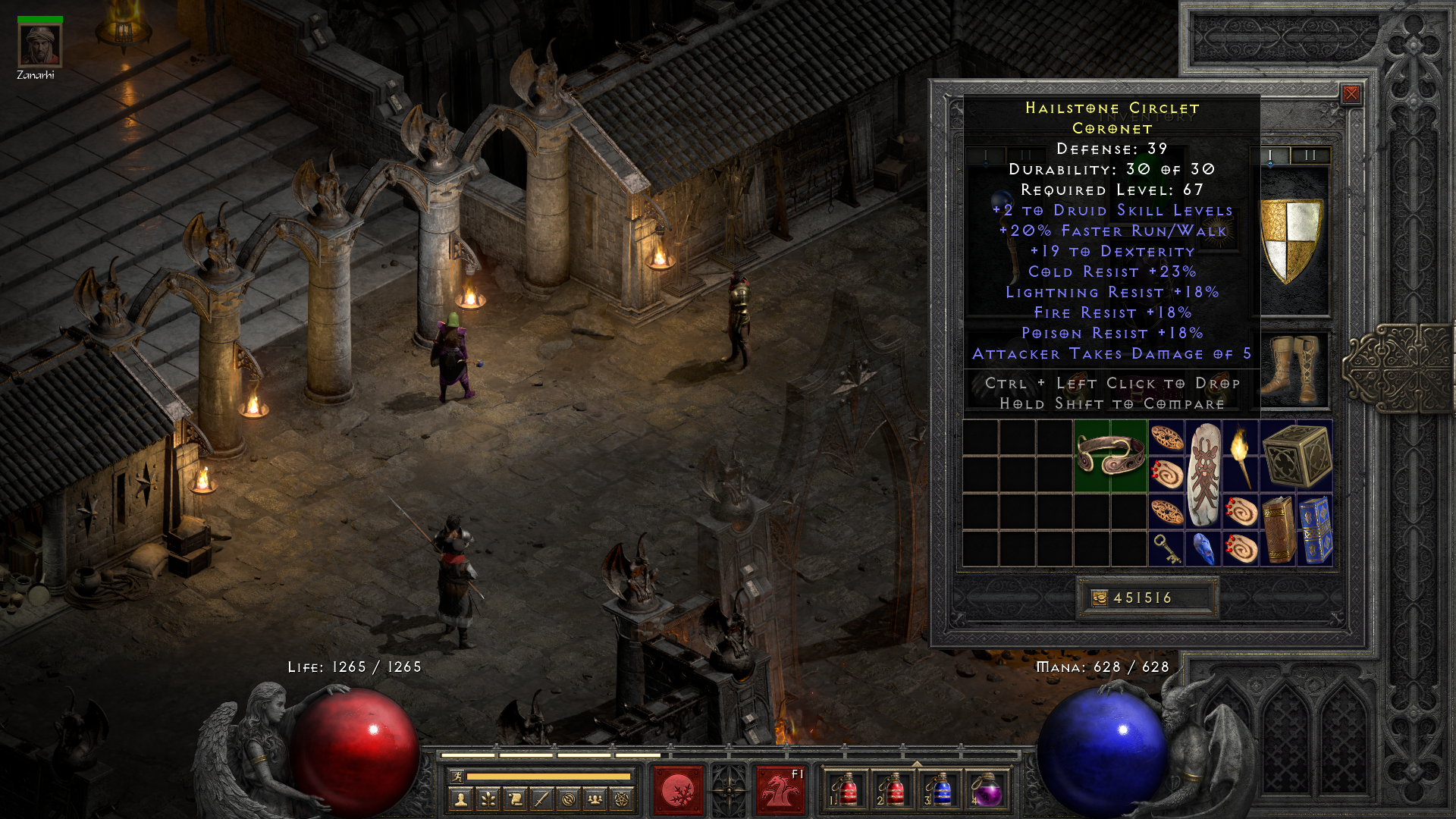Open the game menu pentagram icon
The width and height of the screenshot is (1456, 819).
(x=621, y=799)
